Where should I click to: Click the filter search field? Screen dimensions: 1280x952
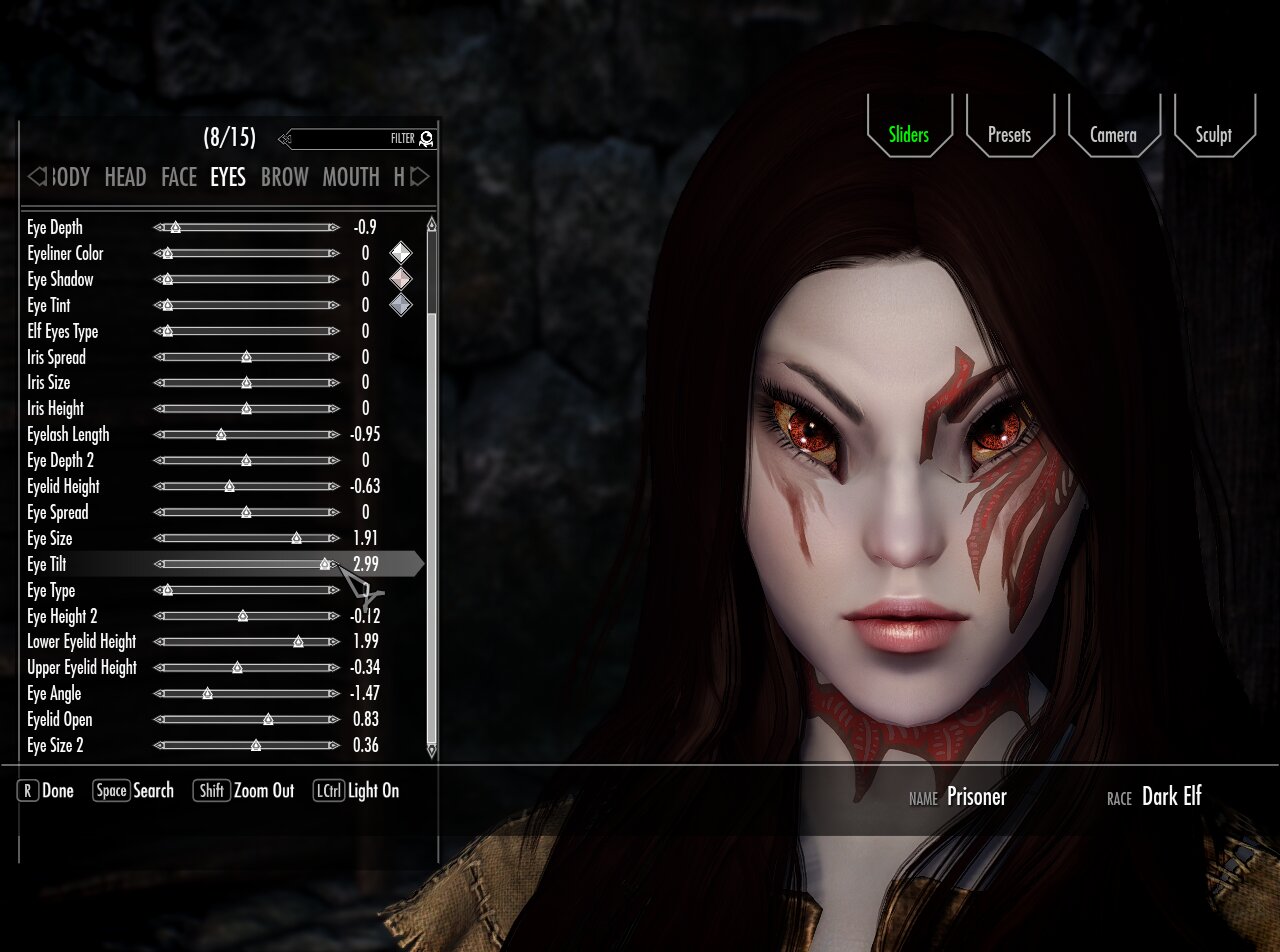[350, 139]
